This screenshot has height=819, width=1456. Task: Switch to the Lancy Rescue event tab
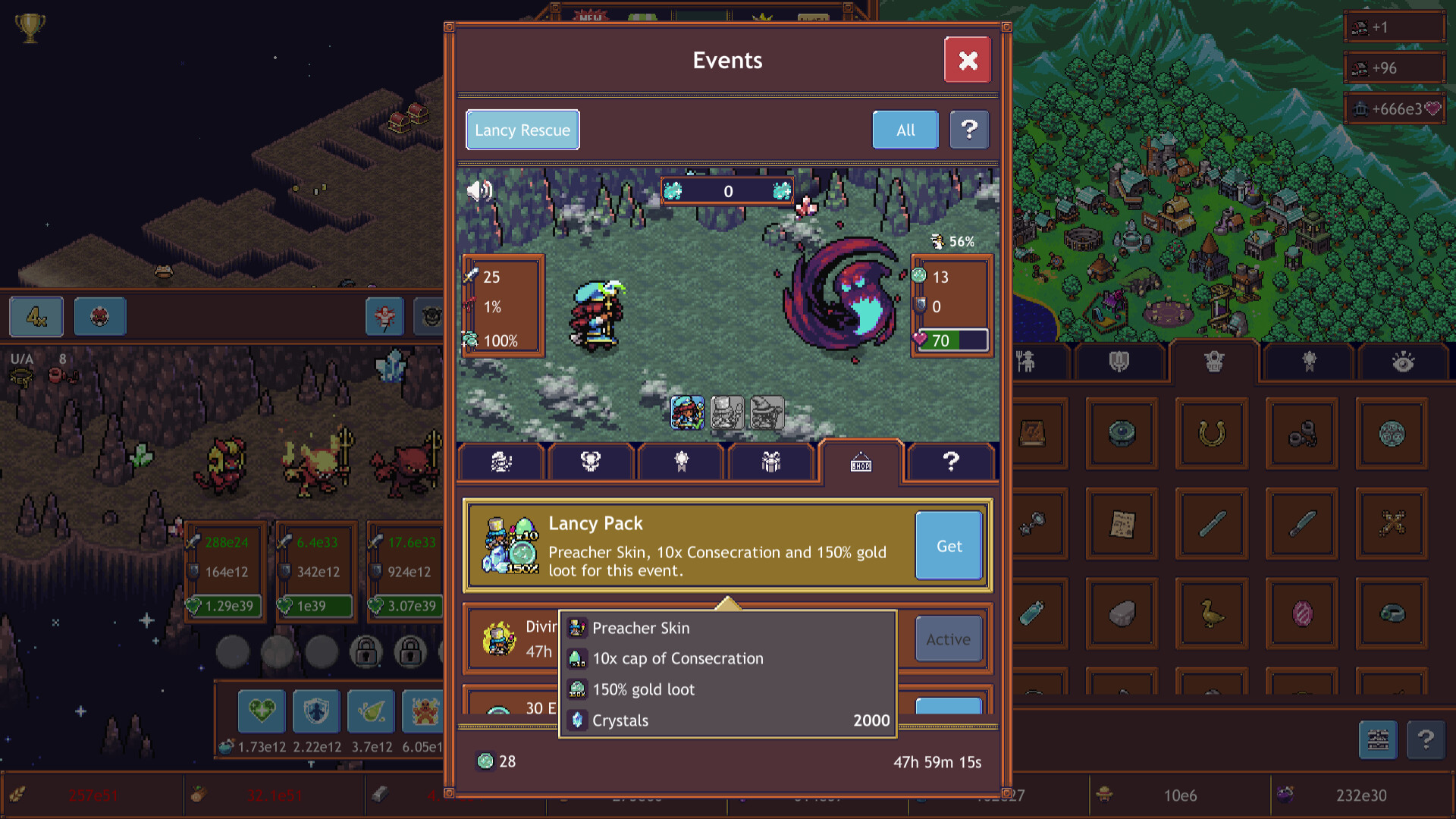[x=522, y=130]
